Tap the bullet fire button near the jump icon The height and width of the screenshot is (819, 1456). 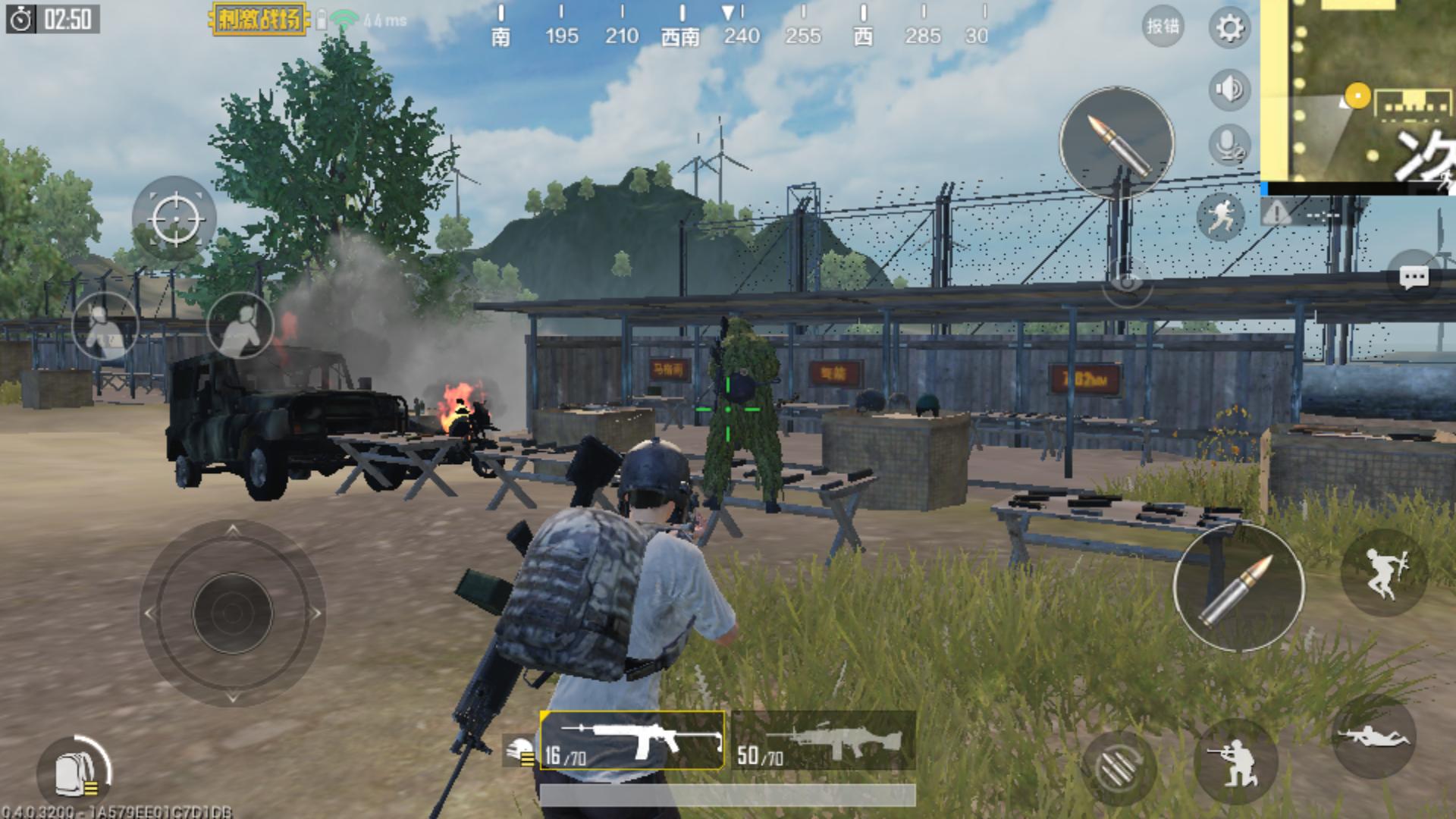click(1238, 586)
